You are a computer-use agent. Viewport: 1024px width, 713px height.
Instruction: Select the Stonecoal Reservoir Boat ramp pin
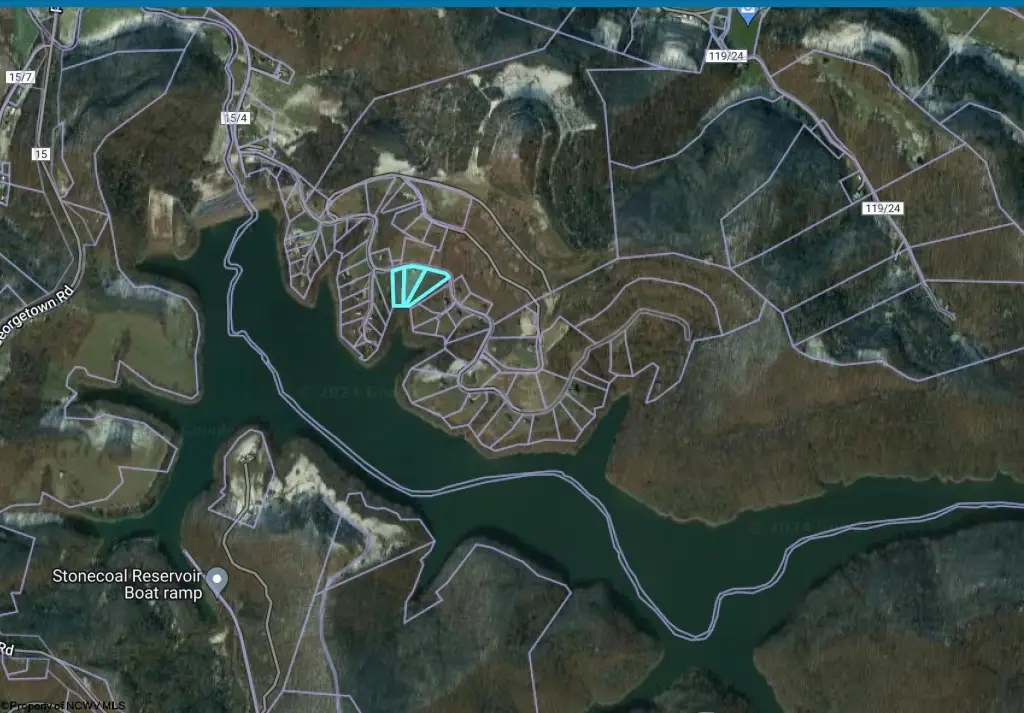coord(218,579)
